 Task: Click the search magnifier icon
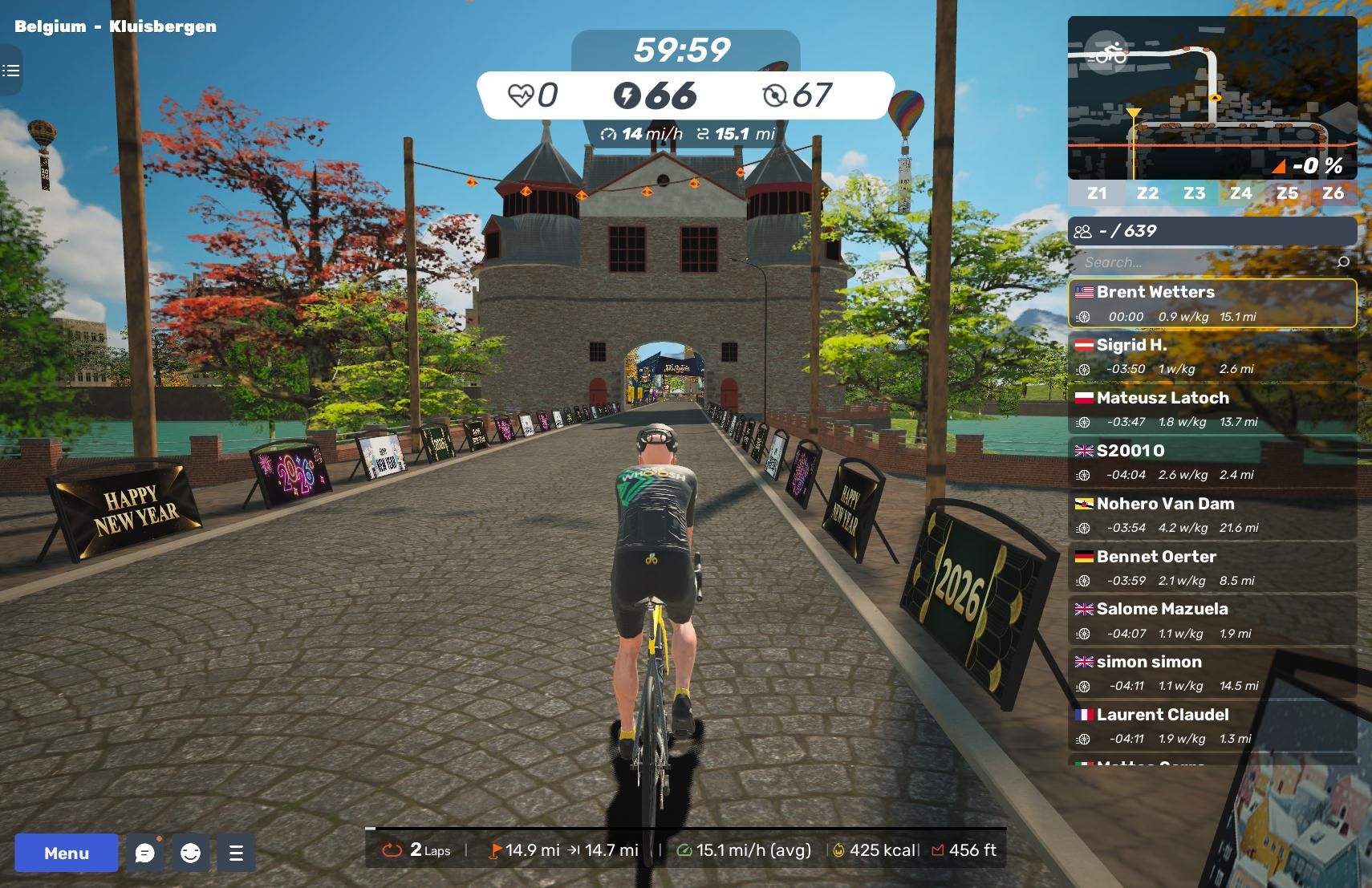(x=1343, y=262)
